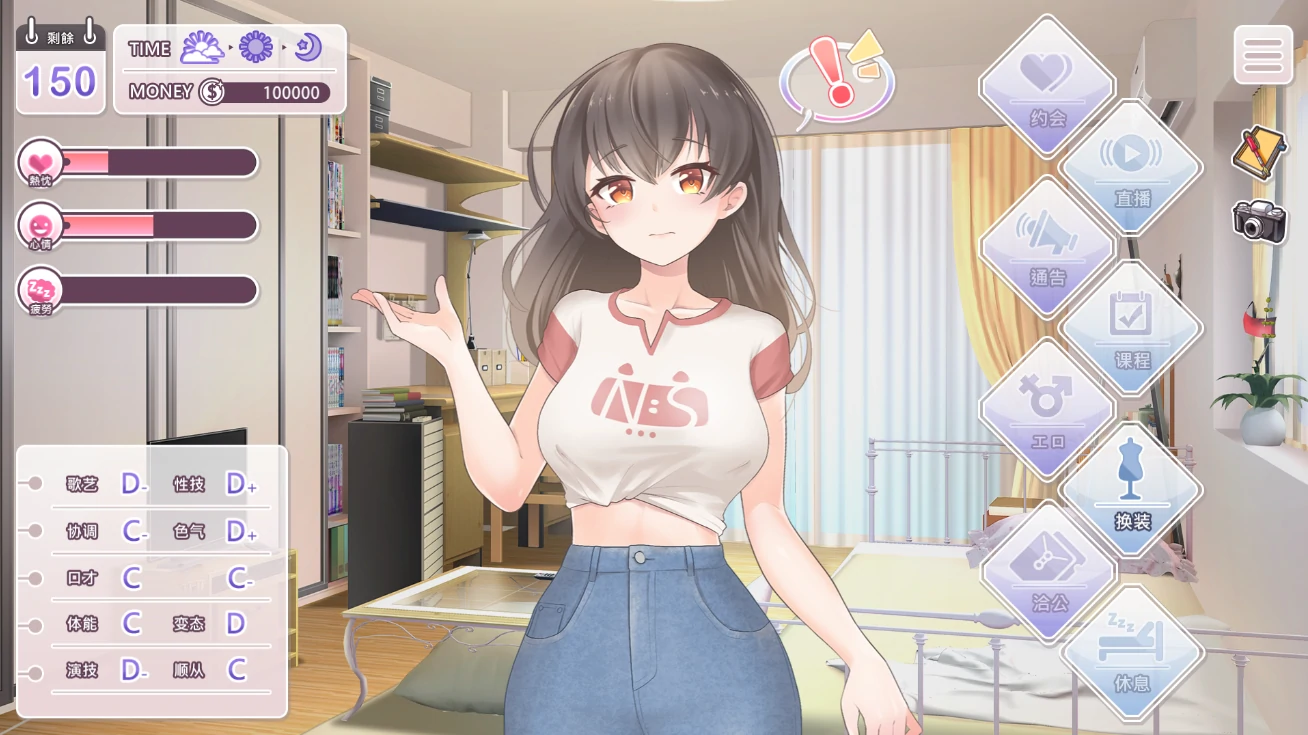This screenshot has width=1308, height=735.
Task: Click the camera icon
Action: click(1259, 220)
